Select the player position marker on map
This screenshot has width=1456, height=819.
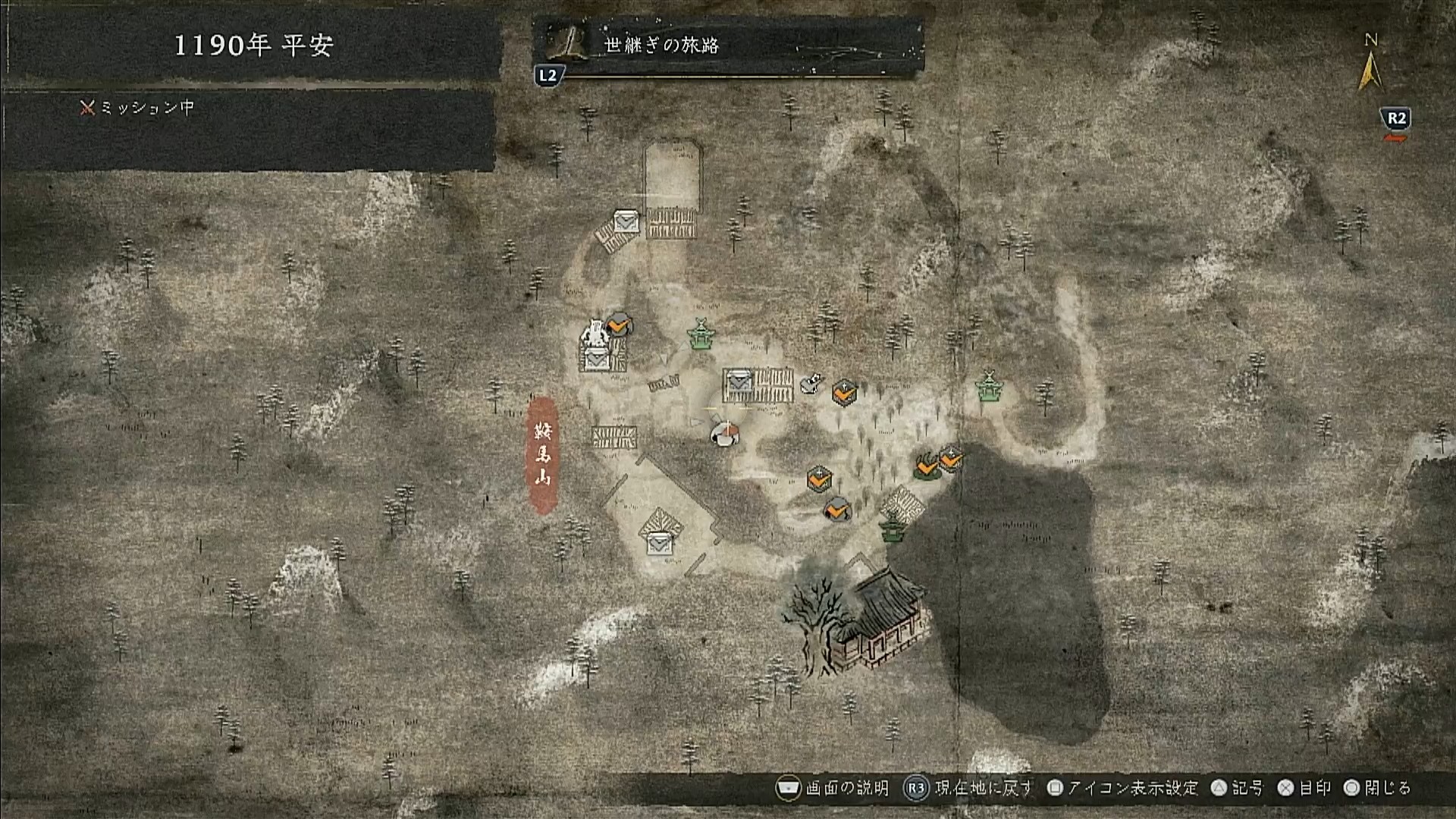725,433
